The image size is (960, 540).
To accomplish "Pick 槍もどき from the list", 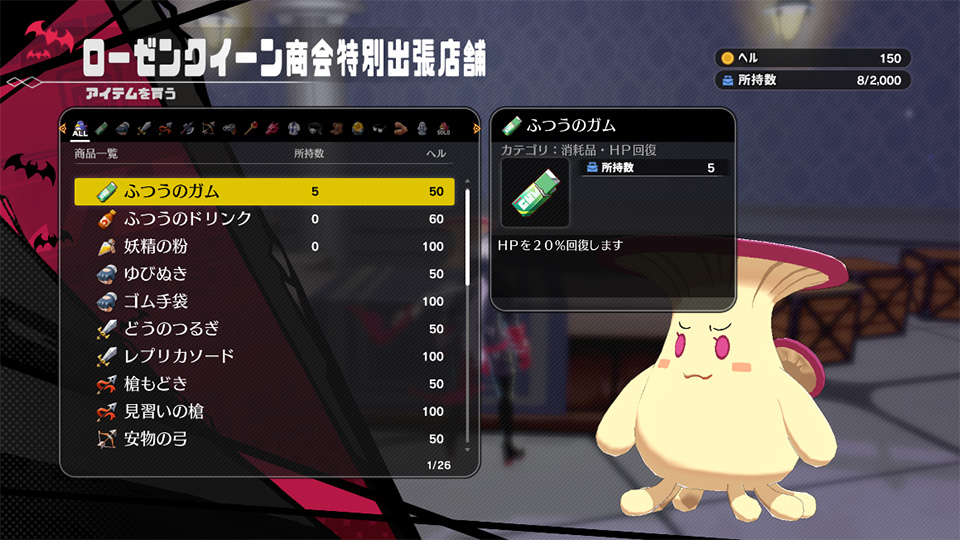I will [264, 384].
